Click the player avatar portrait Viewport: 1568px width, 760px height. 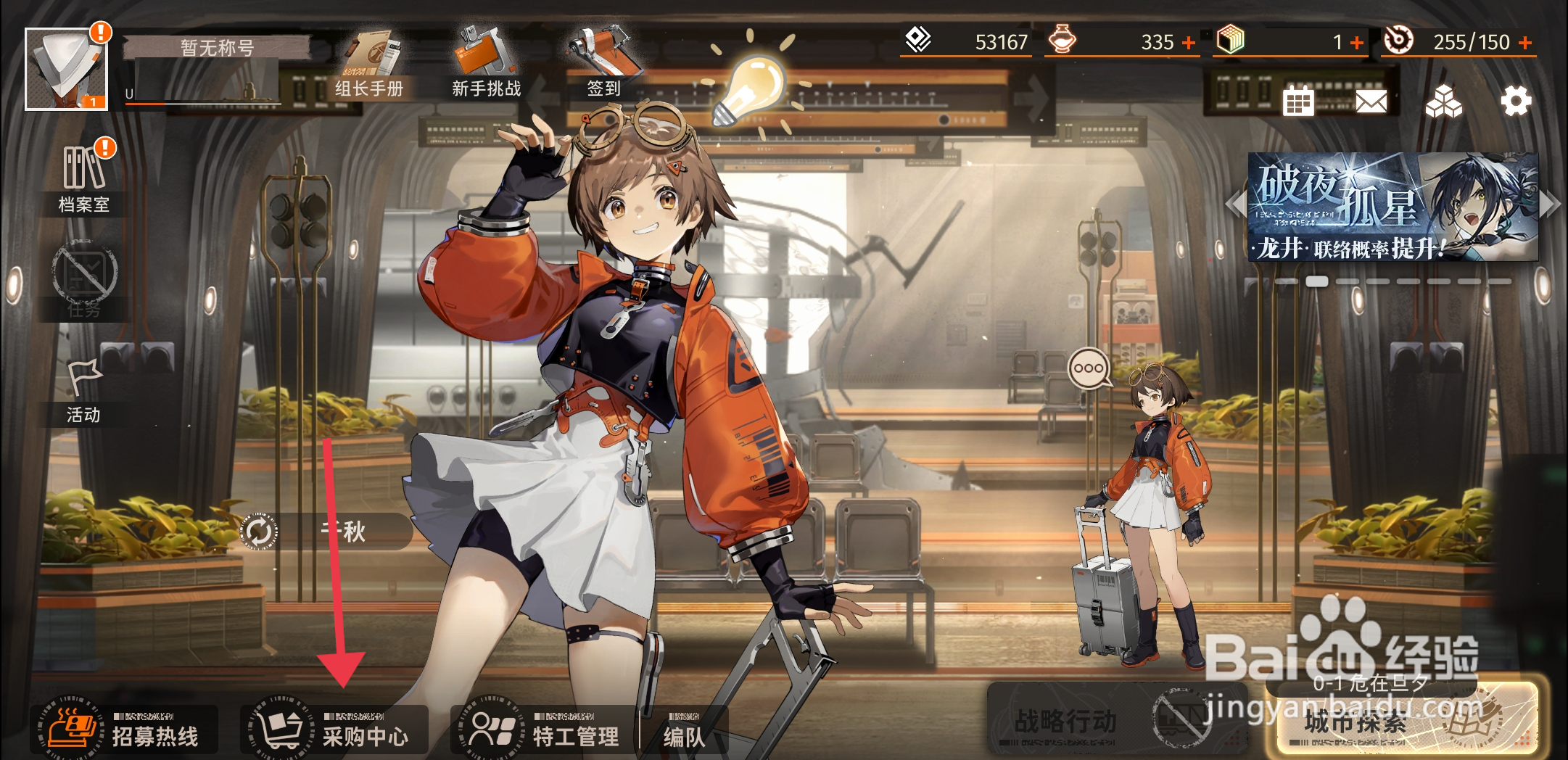click(x=66, y=70)
